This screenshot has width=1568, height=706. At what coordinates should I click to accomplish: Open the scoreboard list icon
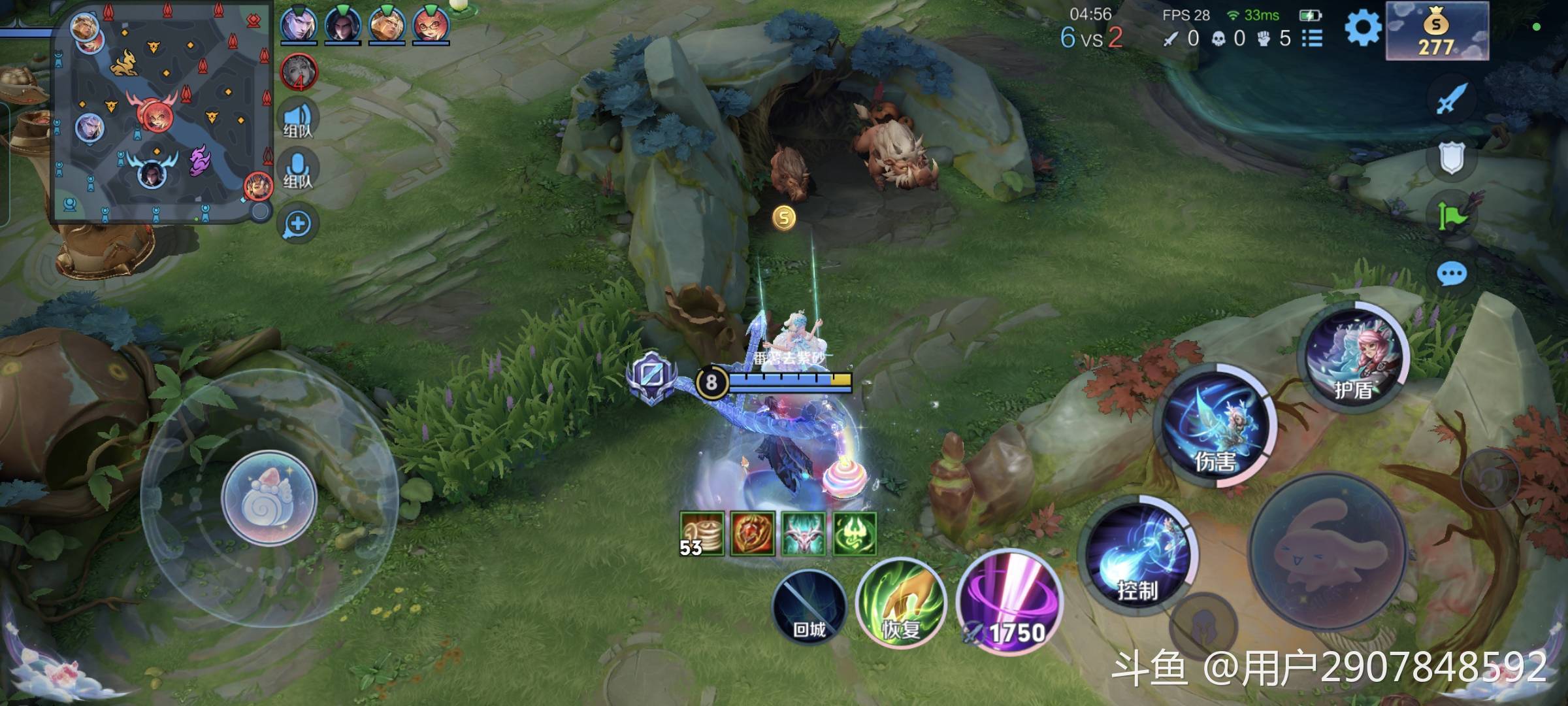(1313, 39)
